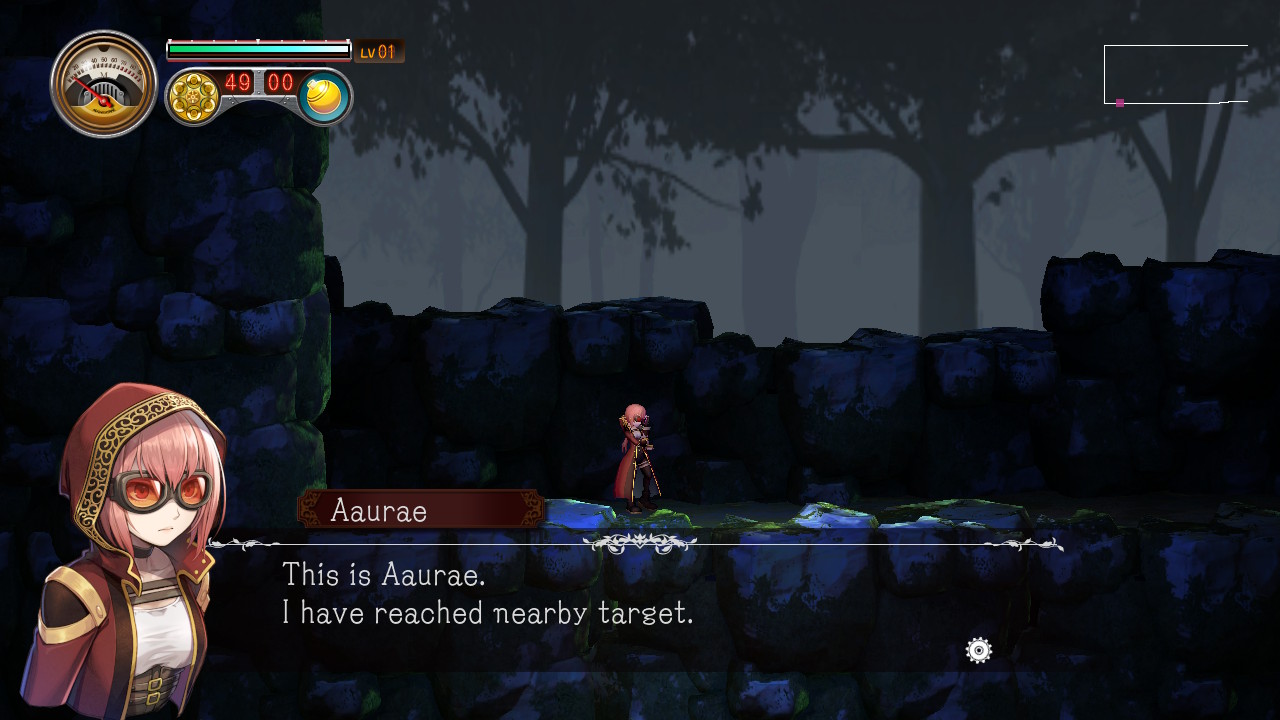Click the minimap player position dot
The height and width of the screenshot is (720, 1280).
pyautogui.click(x=1118, y=101)
